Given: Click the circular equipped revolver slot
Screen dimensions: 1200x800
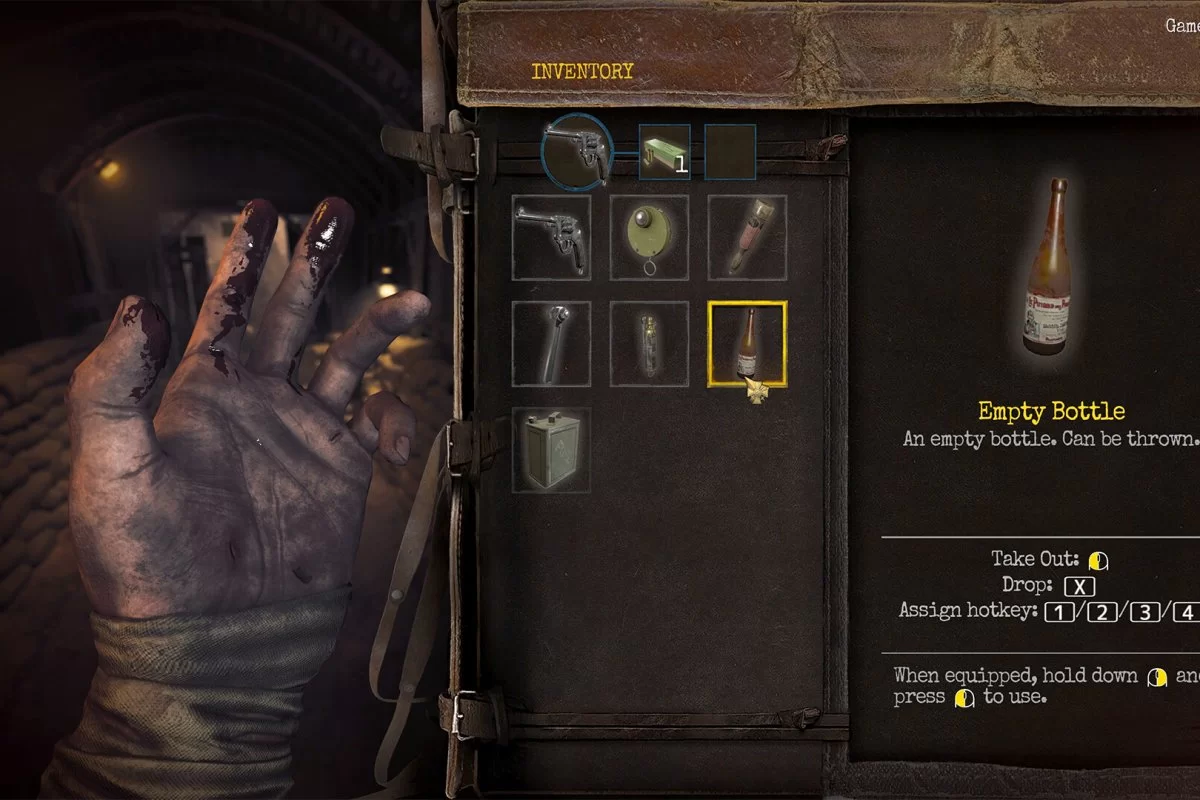Looking at the screenshot, I should (x=578, y=151).
